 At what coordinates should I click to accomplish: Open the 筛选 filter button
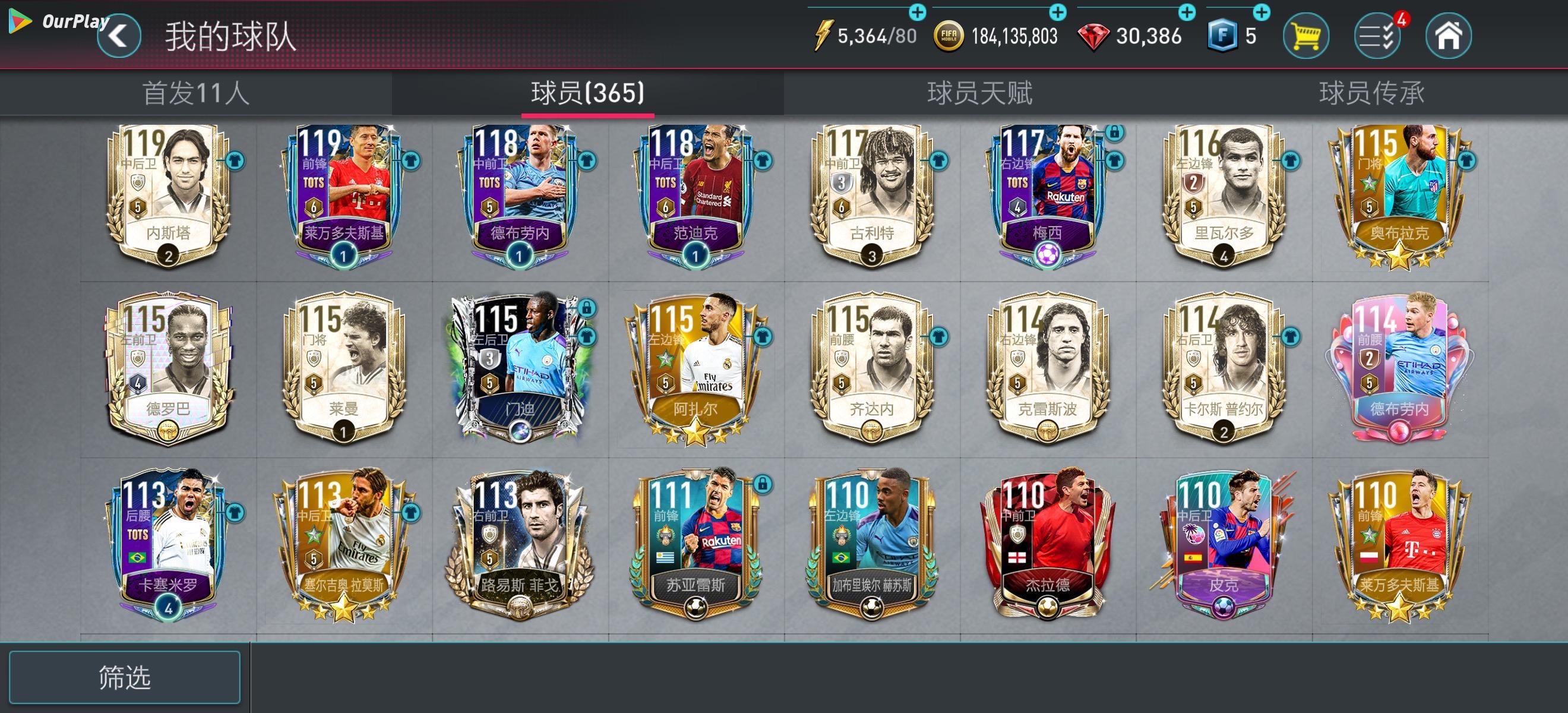pos(125,677)
